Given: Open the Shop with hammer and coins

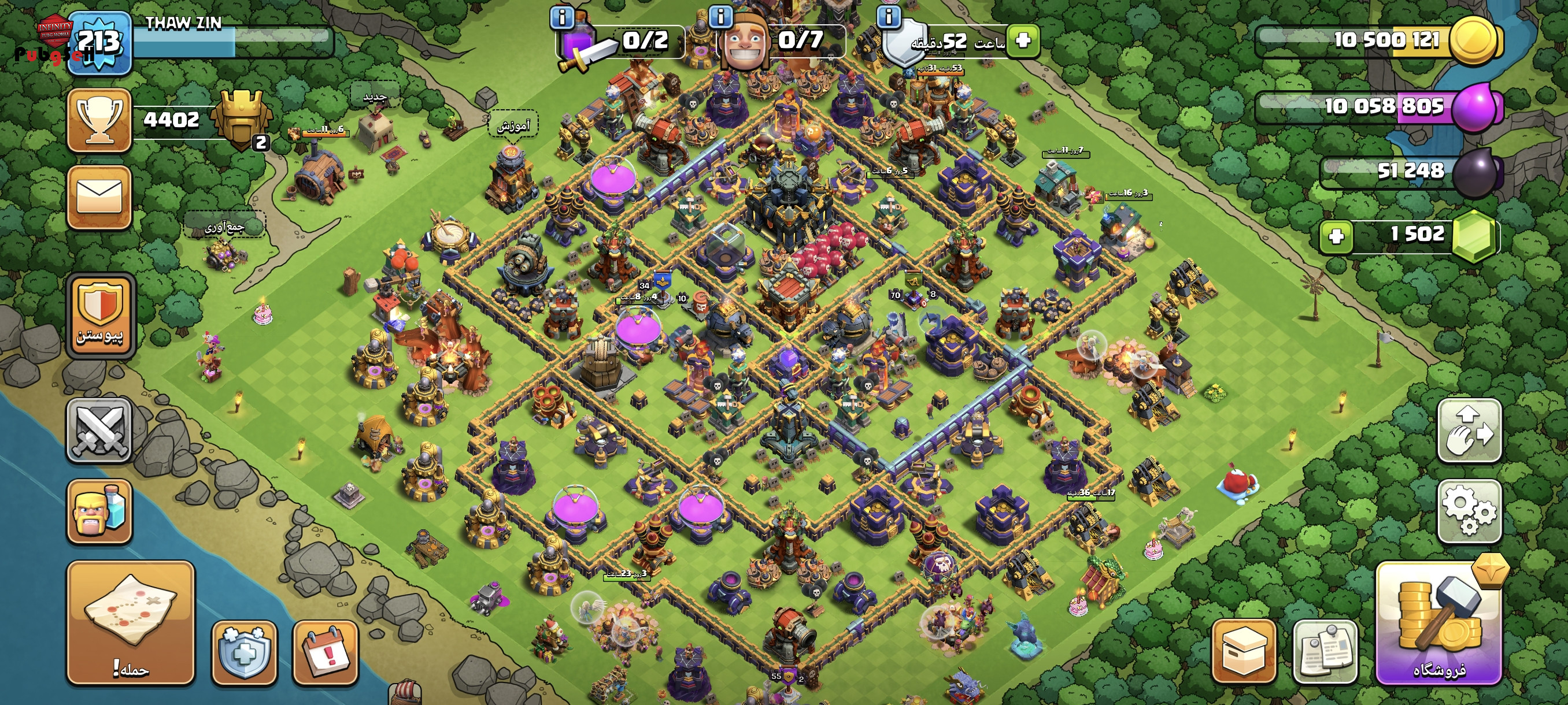Looking at the screenshot, I should point(1438,623).
